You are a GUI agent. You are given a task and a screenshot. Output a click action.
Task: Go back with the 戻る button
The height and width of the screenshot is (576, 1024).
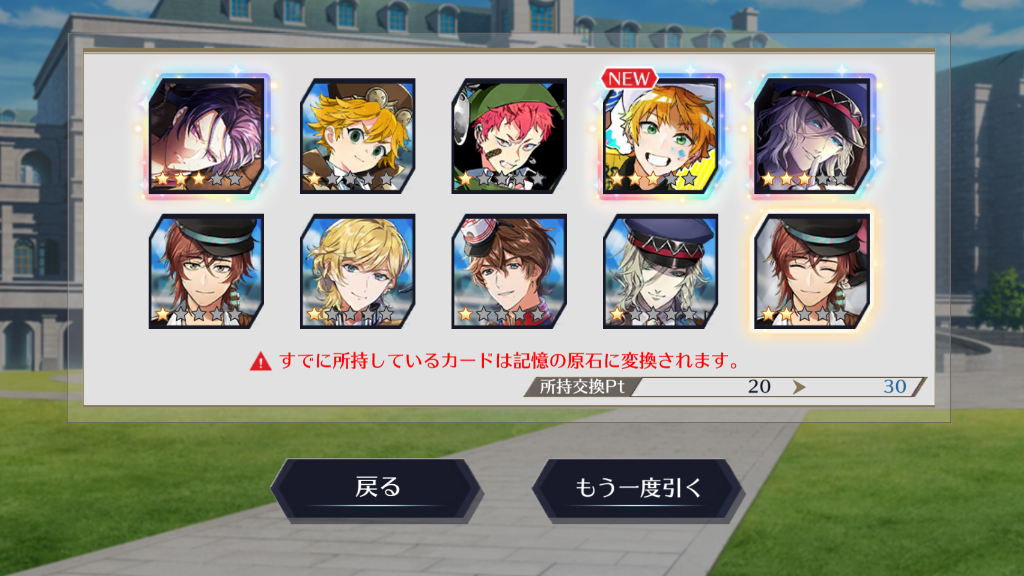pos(377,489)
